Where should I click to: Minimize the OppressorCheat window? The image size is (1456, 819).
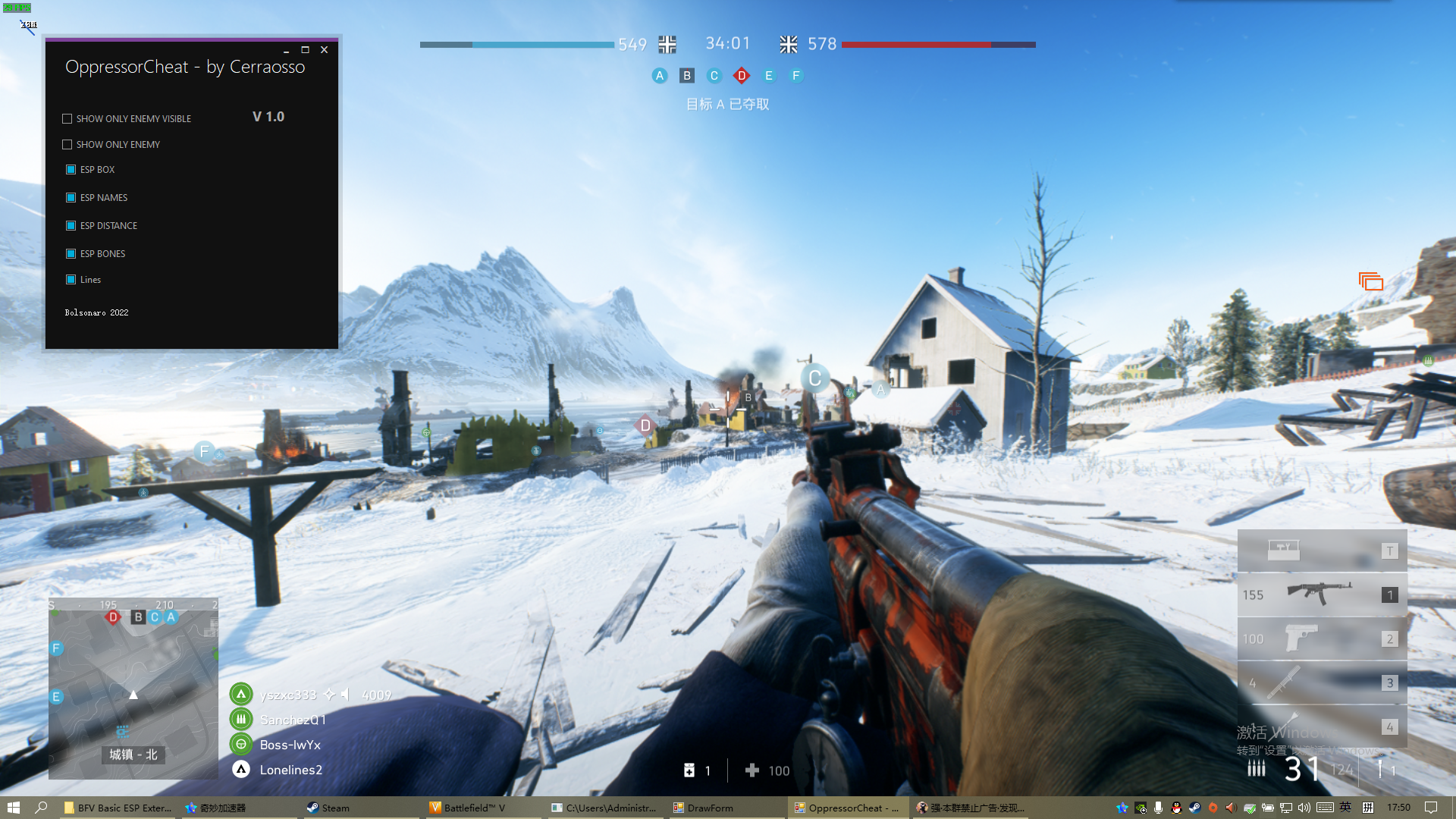click(x=286, y=50)
